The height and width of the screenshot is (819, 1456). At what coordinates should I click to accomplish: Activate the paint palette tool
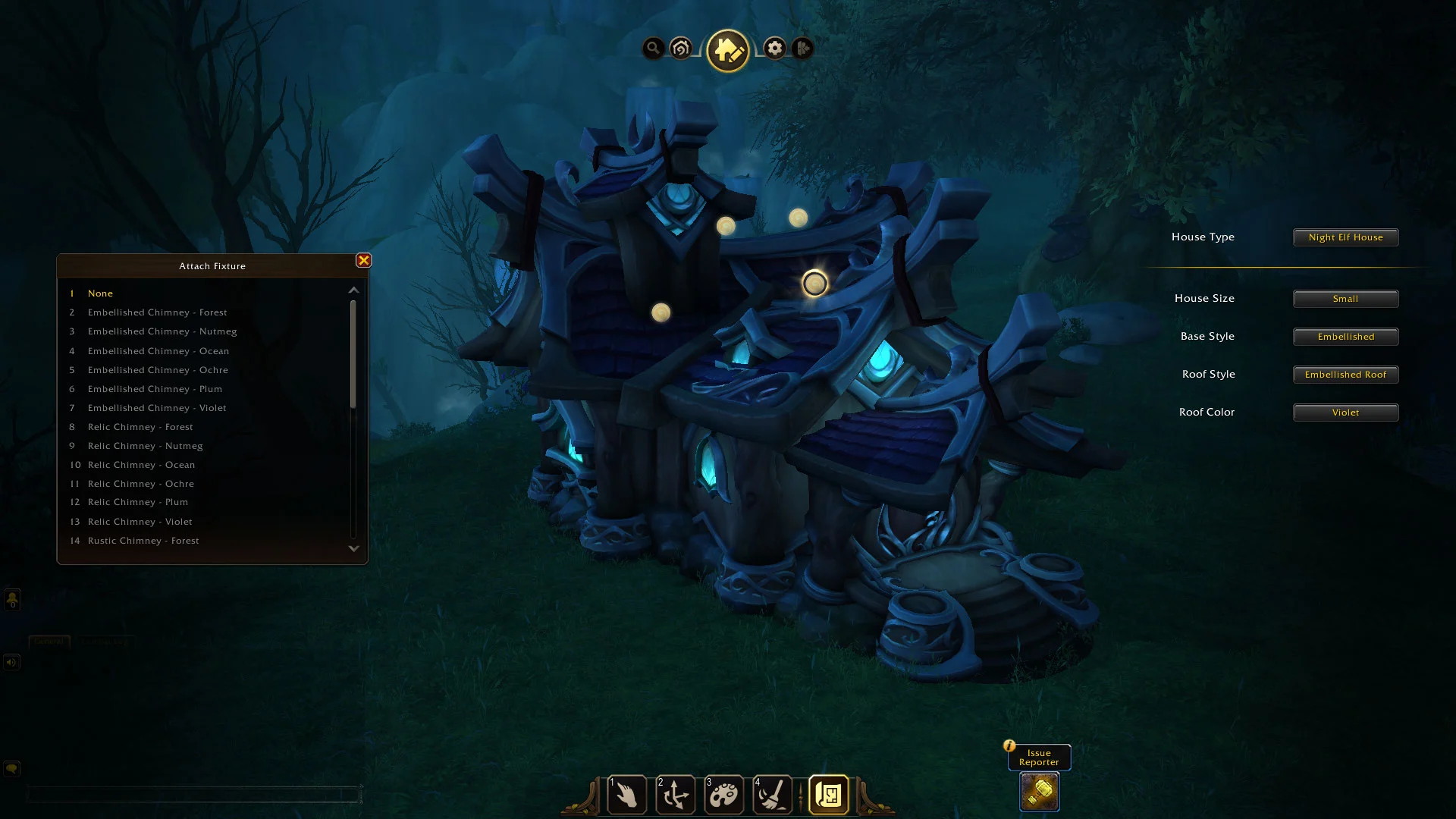click(x=724, y=795)
